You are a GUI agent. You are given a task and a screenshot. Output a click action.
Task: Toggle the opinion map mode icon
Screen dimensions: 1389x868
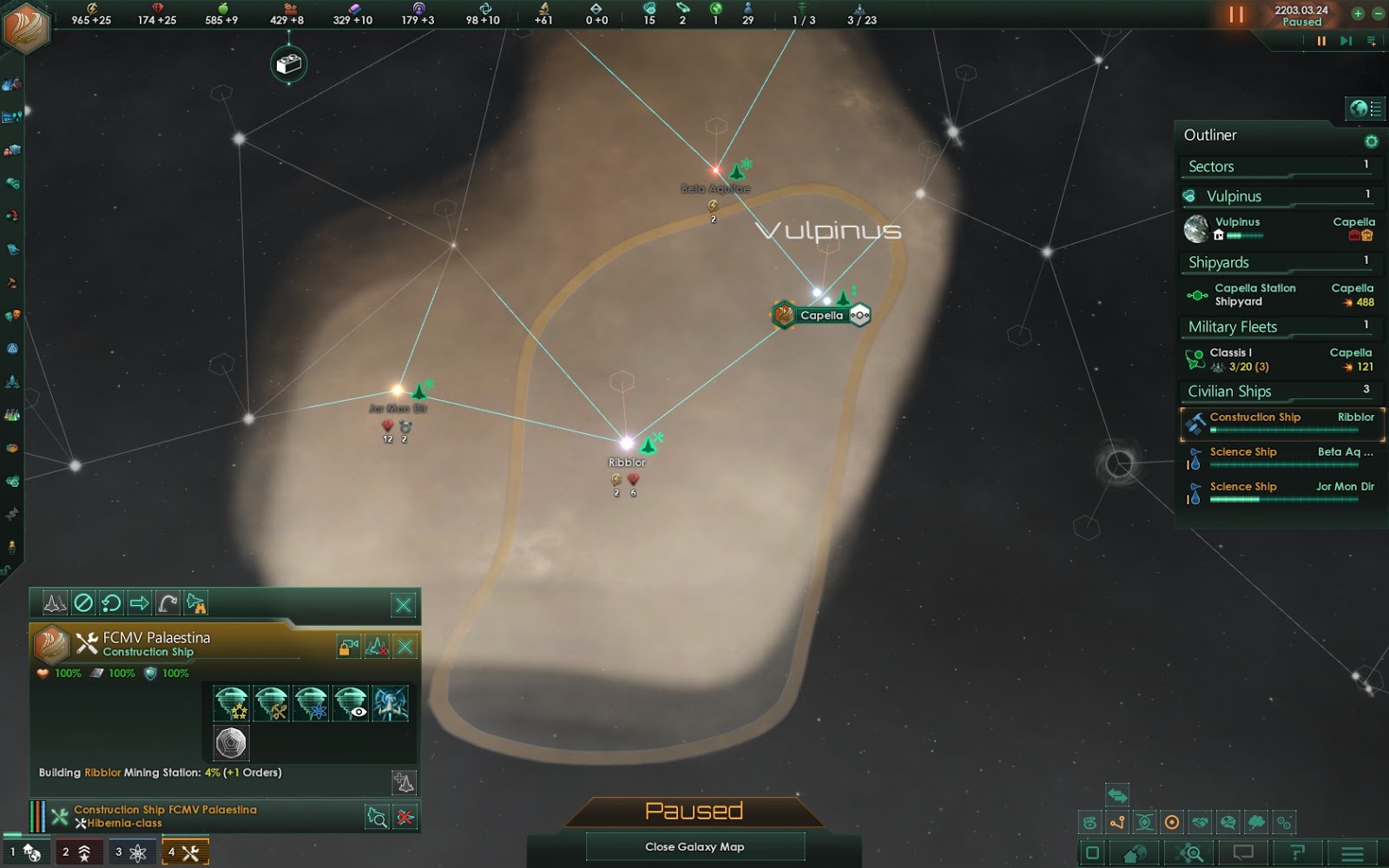click(x=1228, y=822)
